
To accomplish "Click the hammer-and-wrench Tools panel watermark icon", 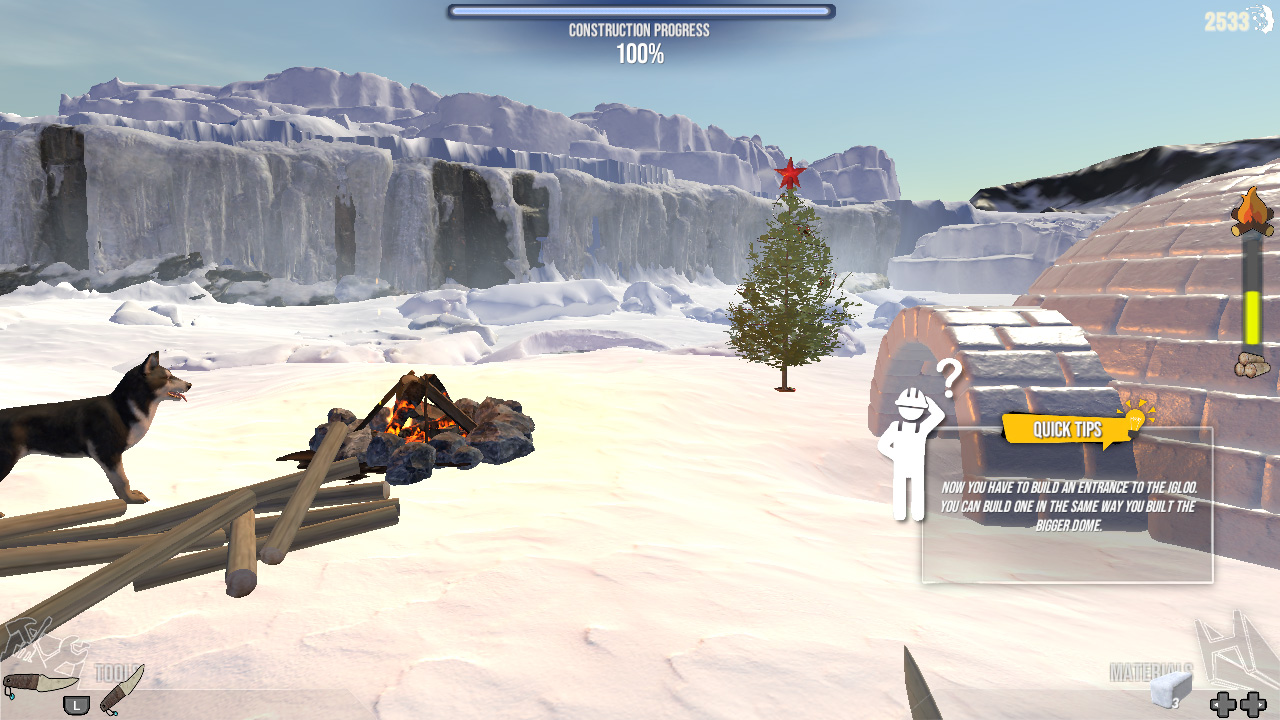I will click(60, 655).
